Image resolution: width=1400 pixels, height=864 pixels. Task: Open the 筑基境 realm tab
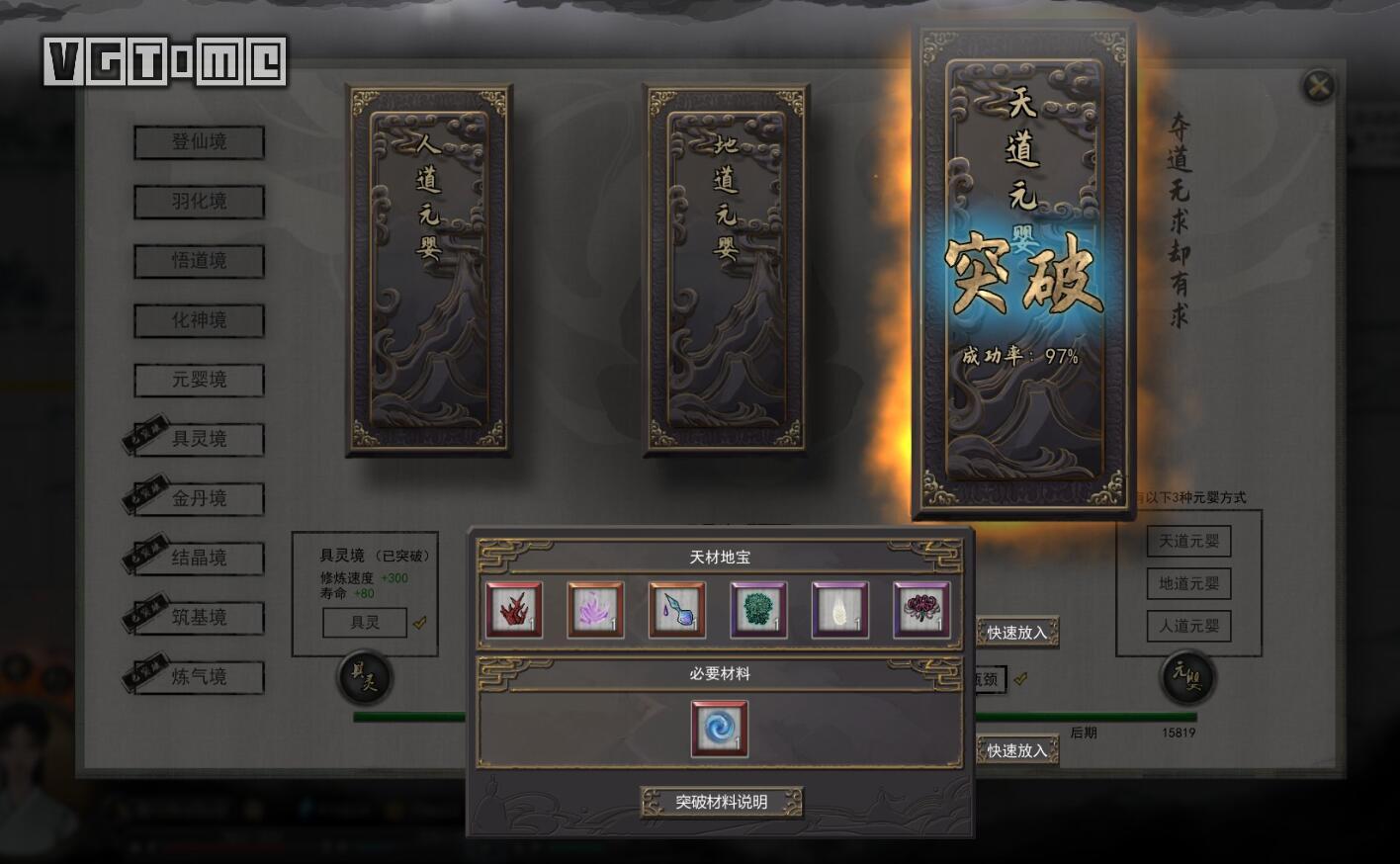pyautogui.click(x=199, y=617)
